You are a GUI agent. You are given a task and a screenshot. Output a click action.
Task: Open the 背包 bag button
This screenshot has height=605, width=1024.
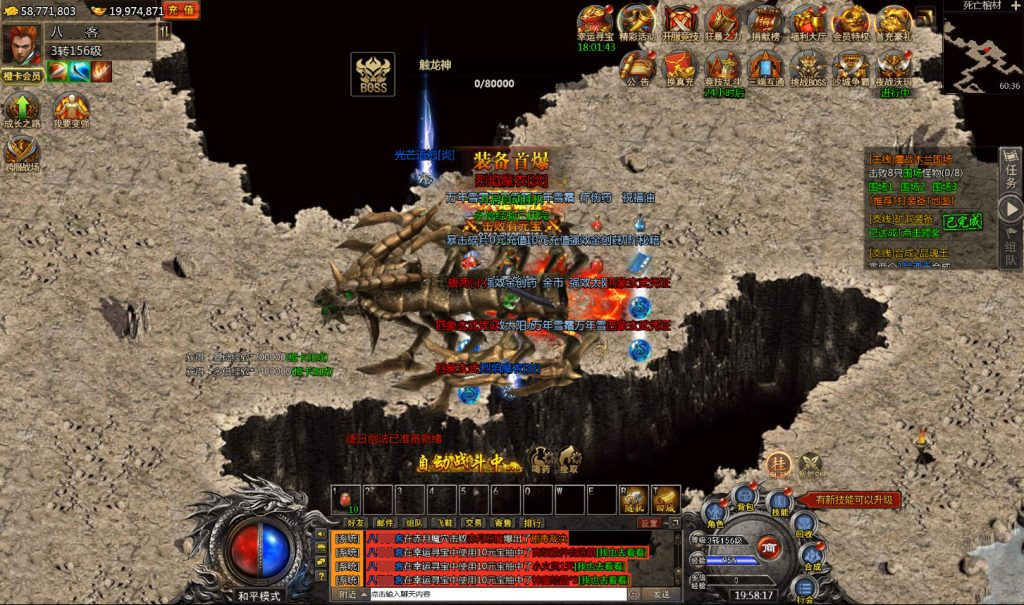click(744, 497)
